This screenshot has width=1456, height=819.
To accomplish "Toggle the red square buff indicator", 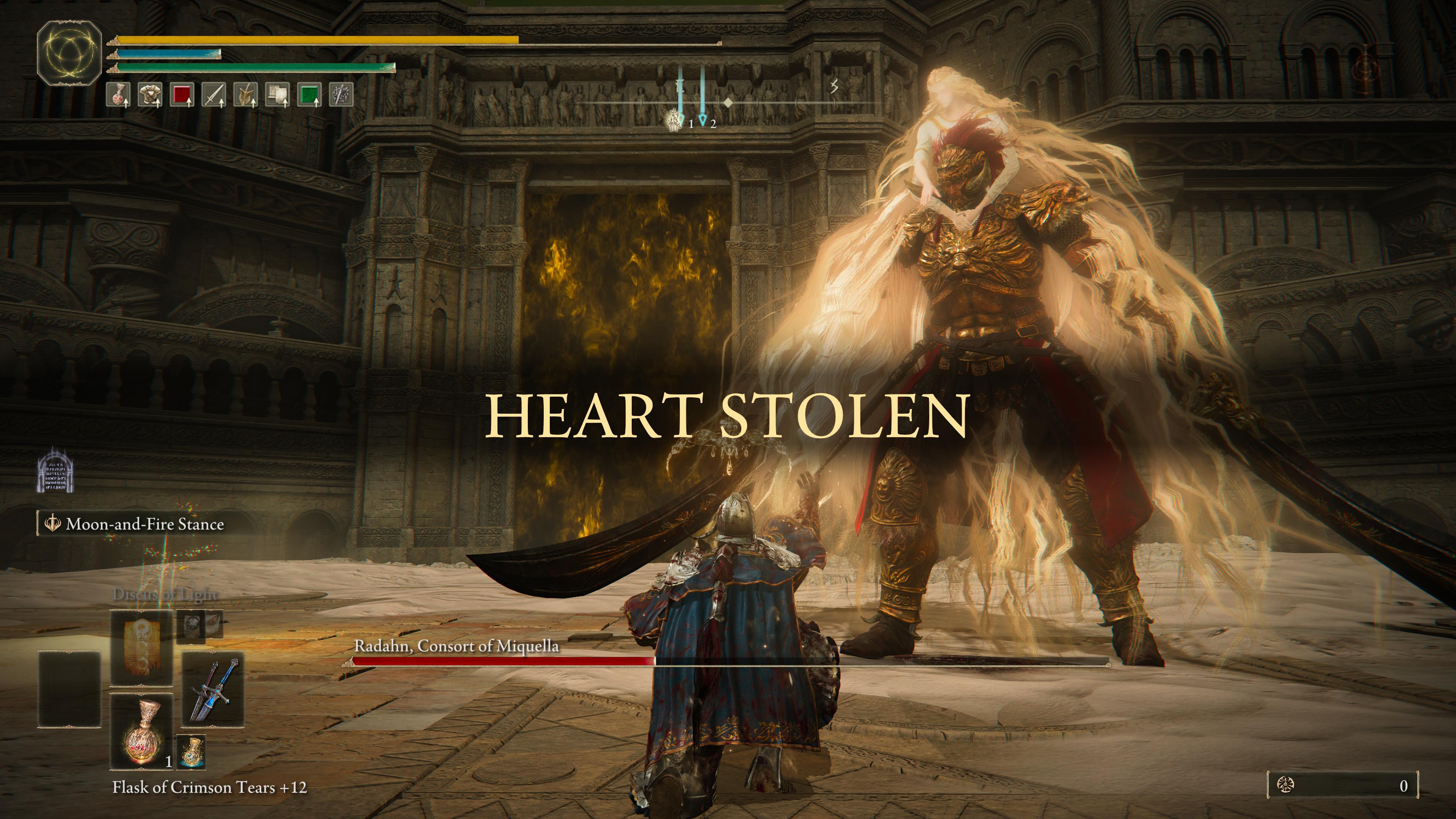I will click(x=183, y=95).
